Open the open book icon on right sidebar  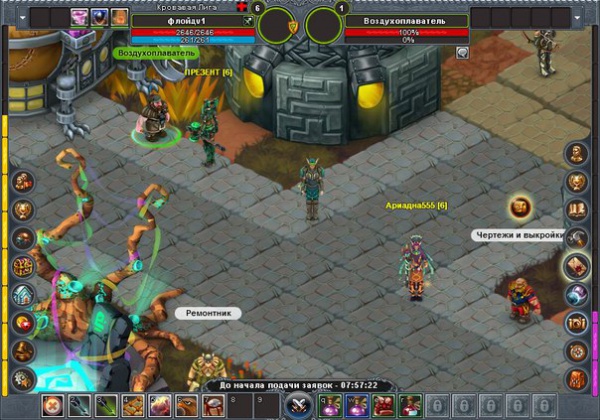[576, 210]
